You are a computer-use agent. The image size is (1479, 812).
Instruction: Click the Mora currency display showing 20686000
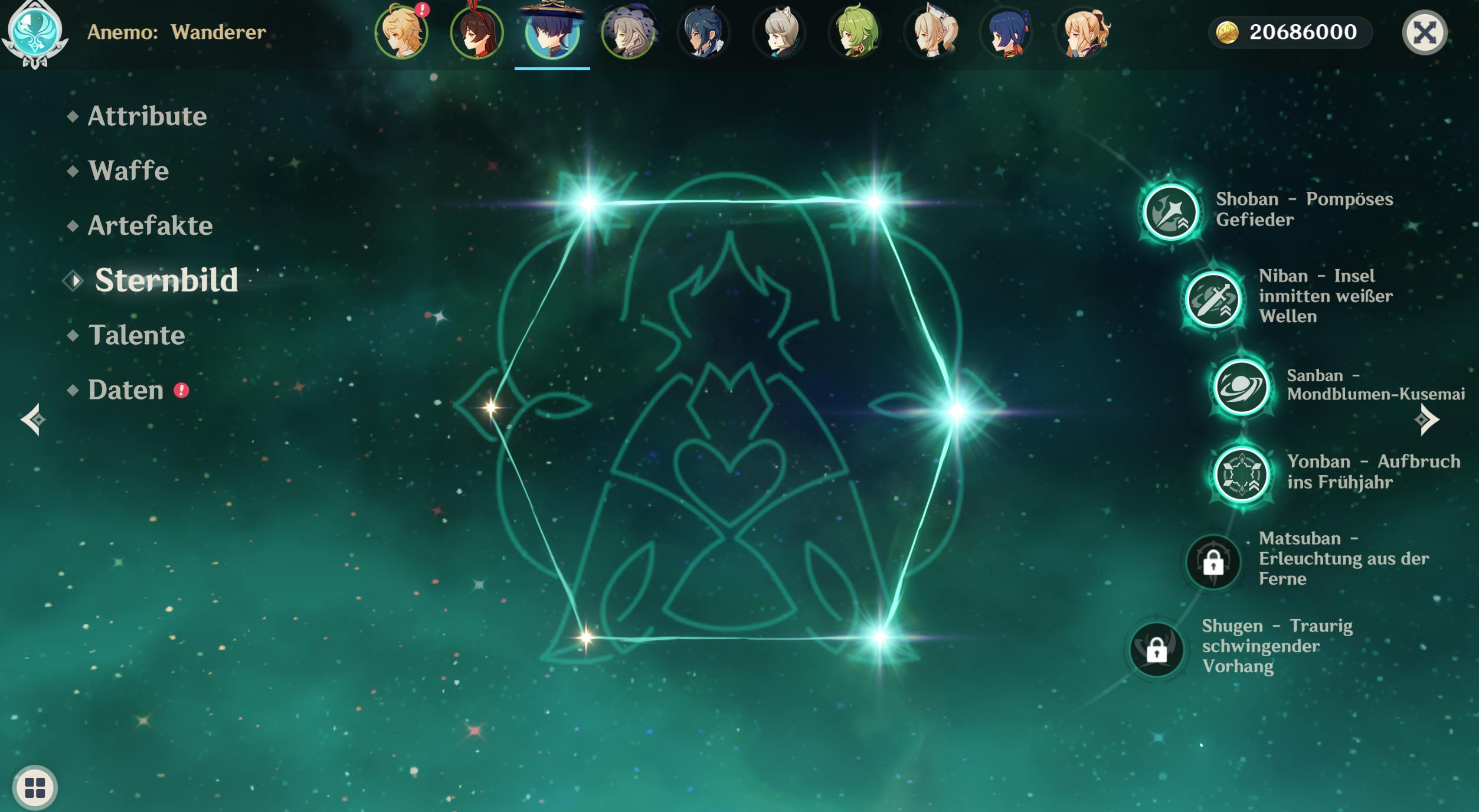tap(1289, 32)
